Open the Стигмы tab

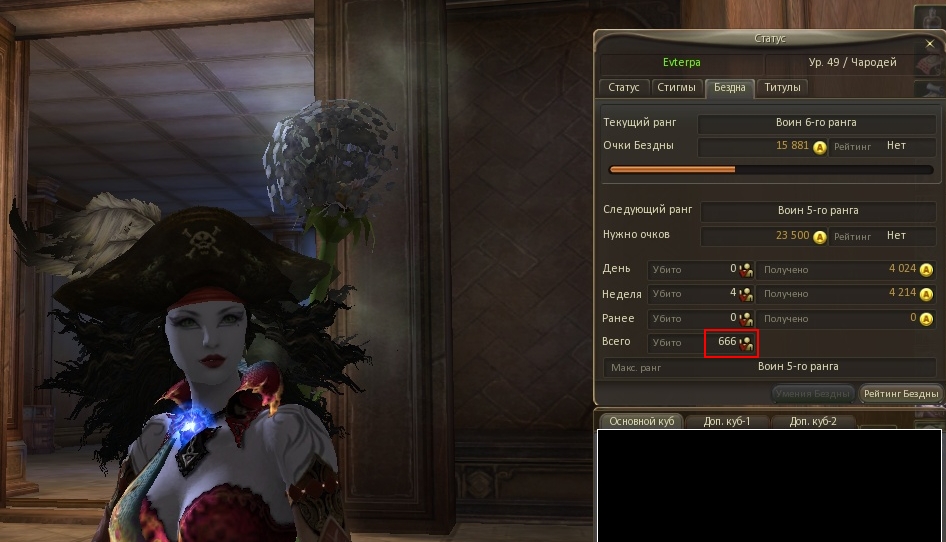pyautogui.click(x=677, y=88)
